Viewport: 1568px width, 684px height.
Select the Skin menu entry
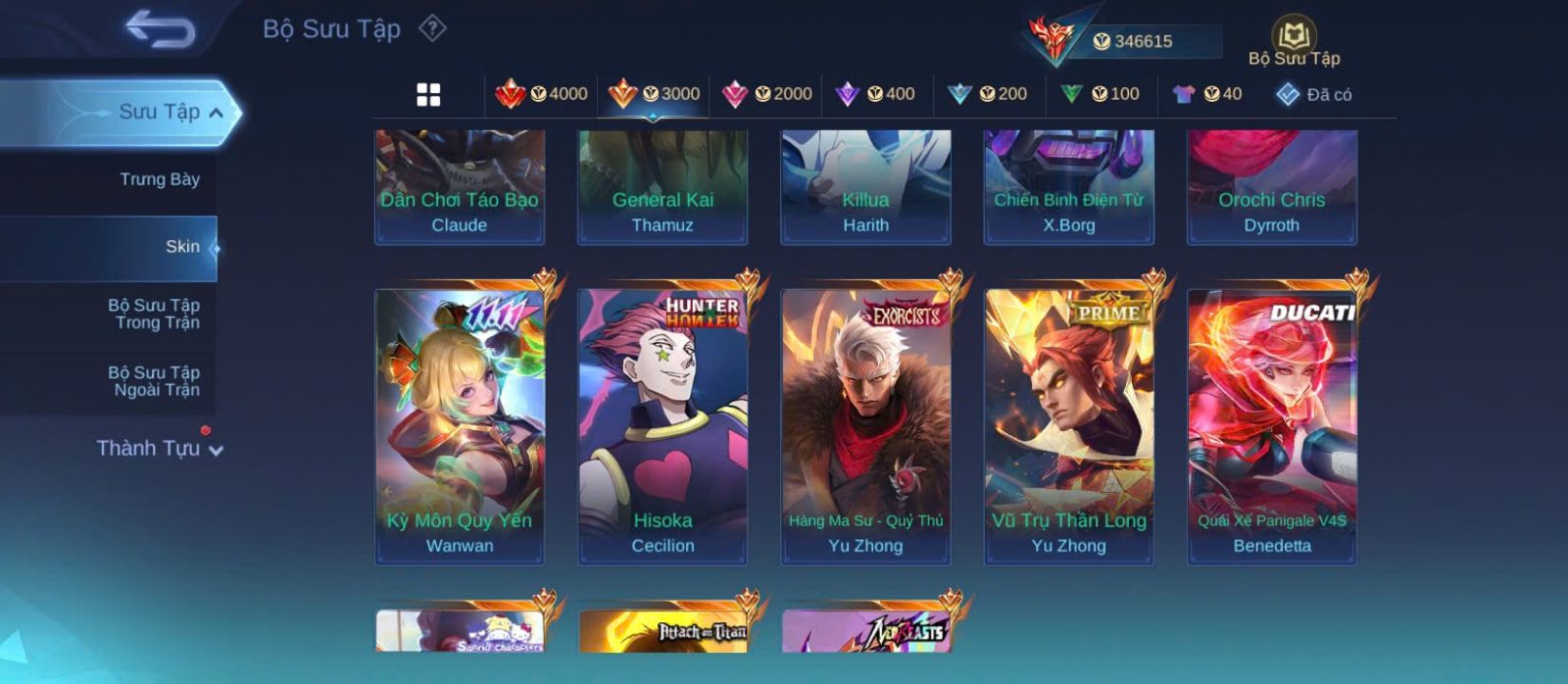point(182,247)
